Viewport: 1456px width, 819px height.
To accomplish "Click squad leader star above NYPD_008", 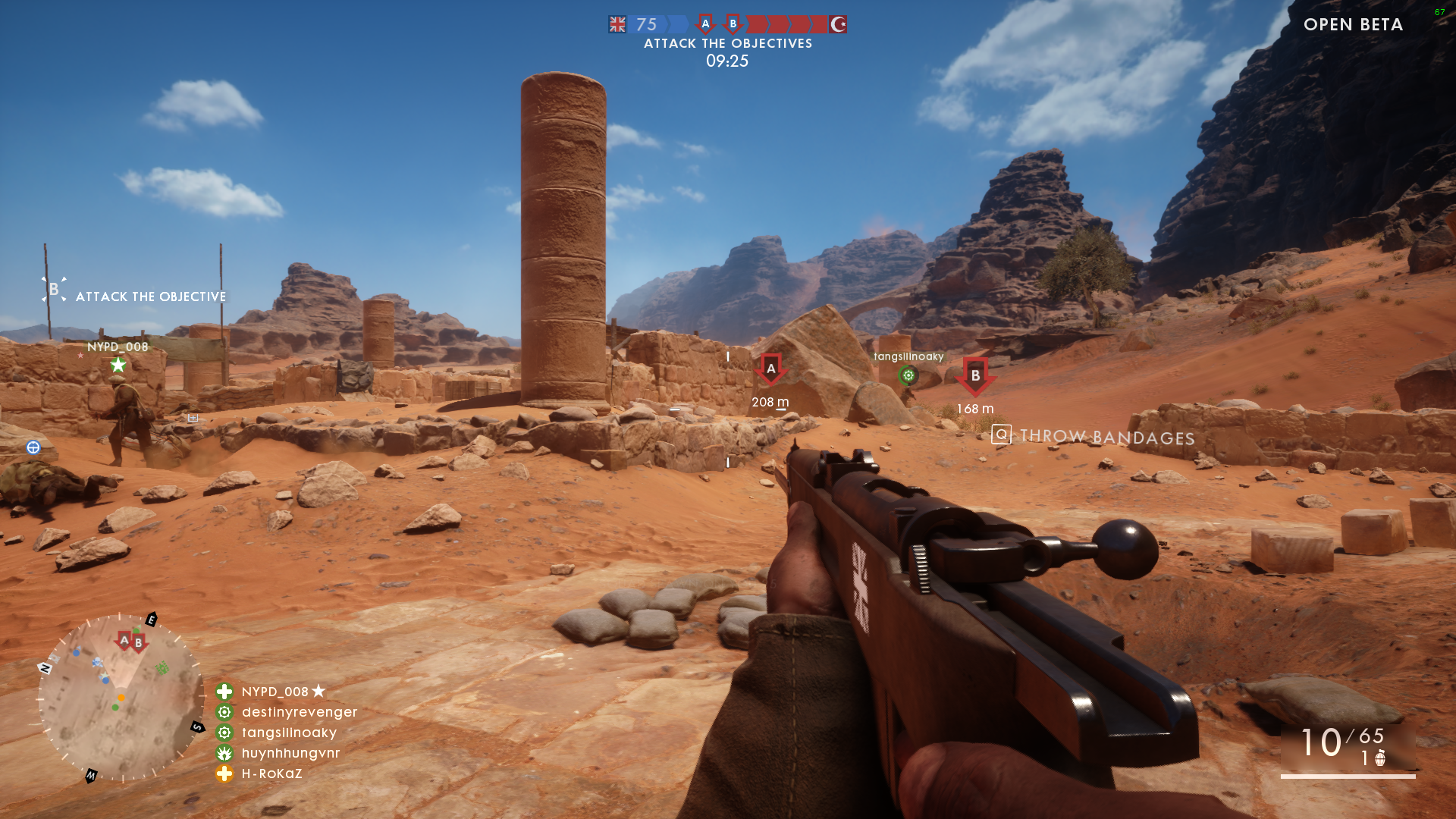I will pyautogui.click(x=118, y=366).
